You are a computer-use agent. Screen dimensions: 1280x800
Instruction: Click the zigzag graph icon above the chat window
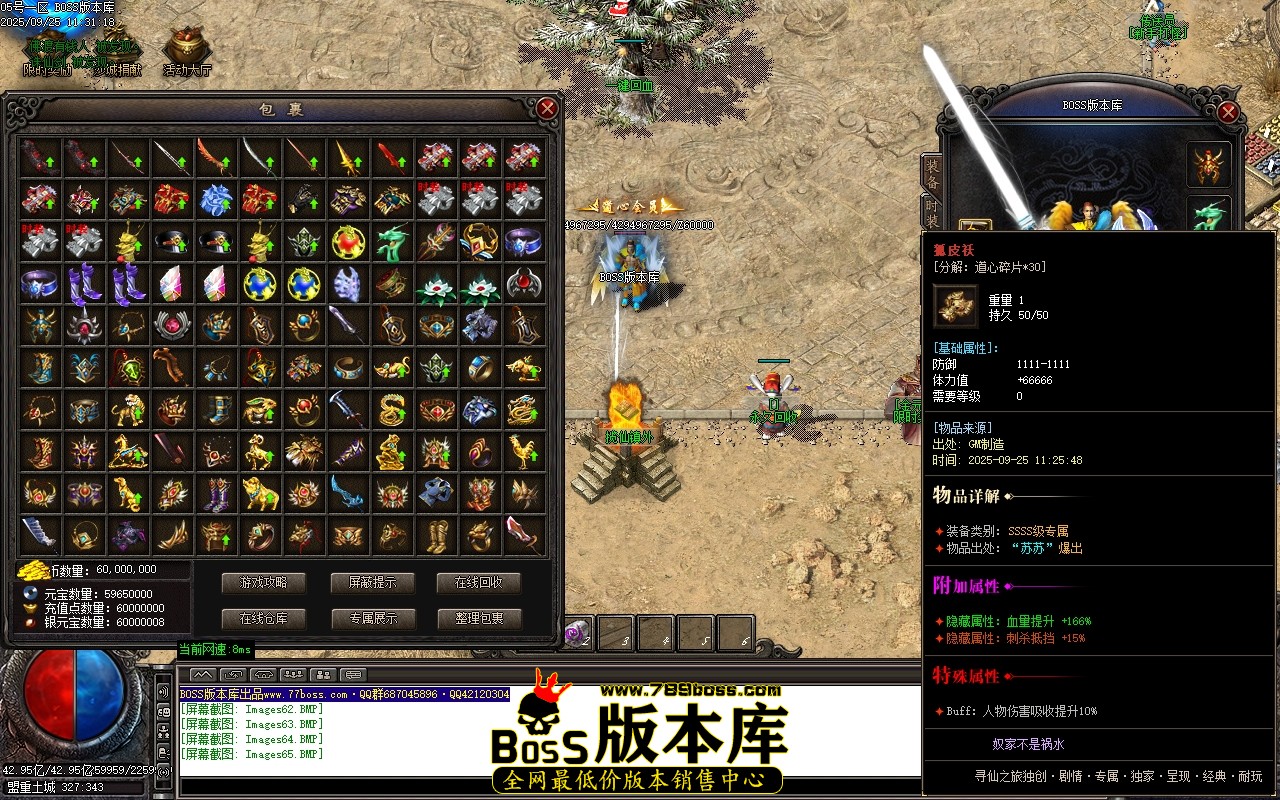pos(202,674)
